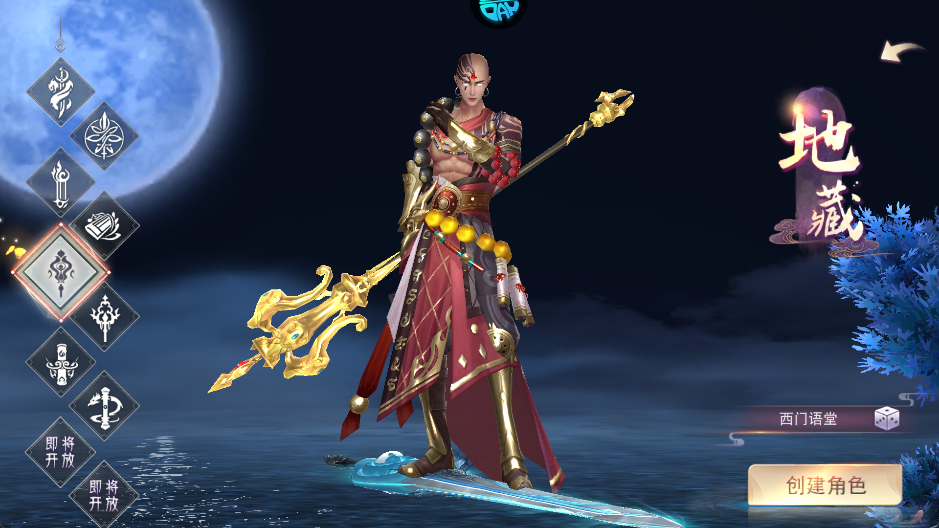939x528 pixels.
Task: Choose the serpent-wrapped sword class emblem
Action: point(60,91)
